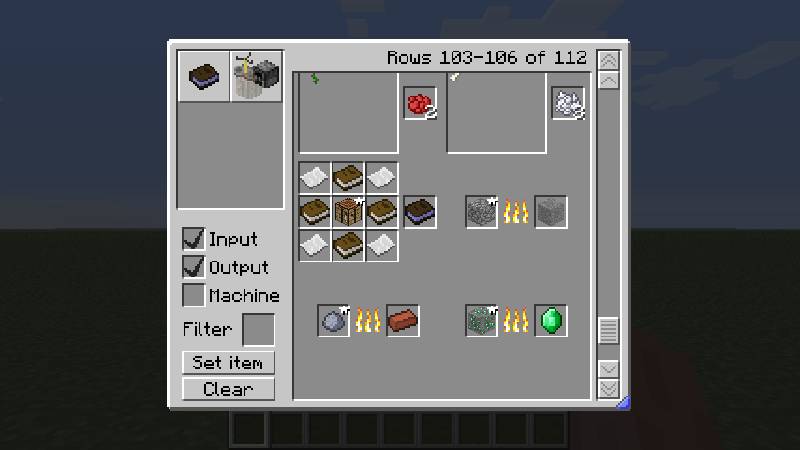This screenshot has height=450, width=800.
Task: Select the smooth stone output block
Action: (x=551, y=211)
